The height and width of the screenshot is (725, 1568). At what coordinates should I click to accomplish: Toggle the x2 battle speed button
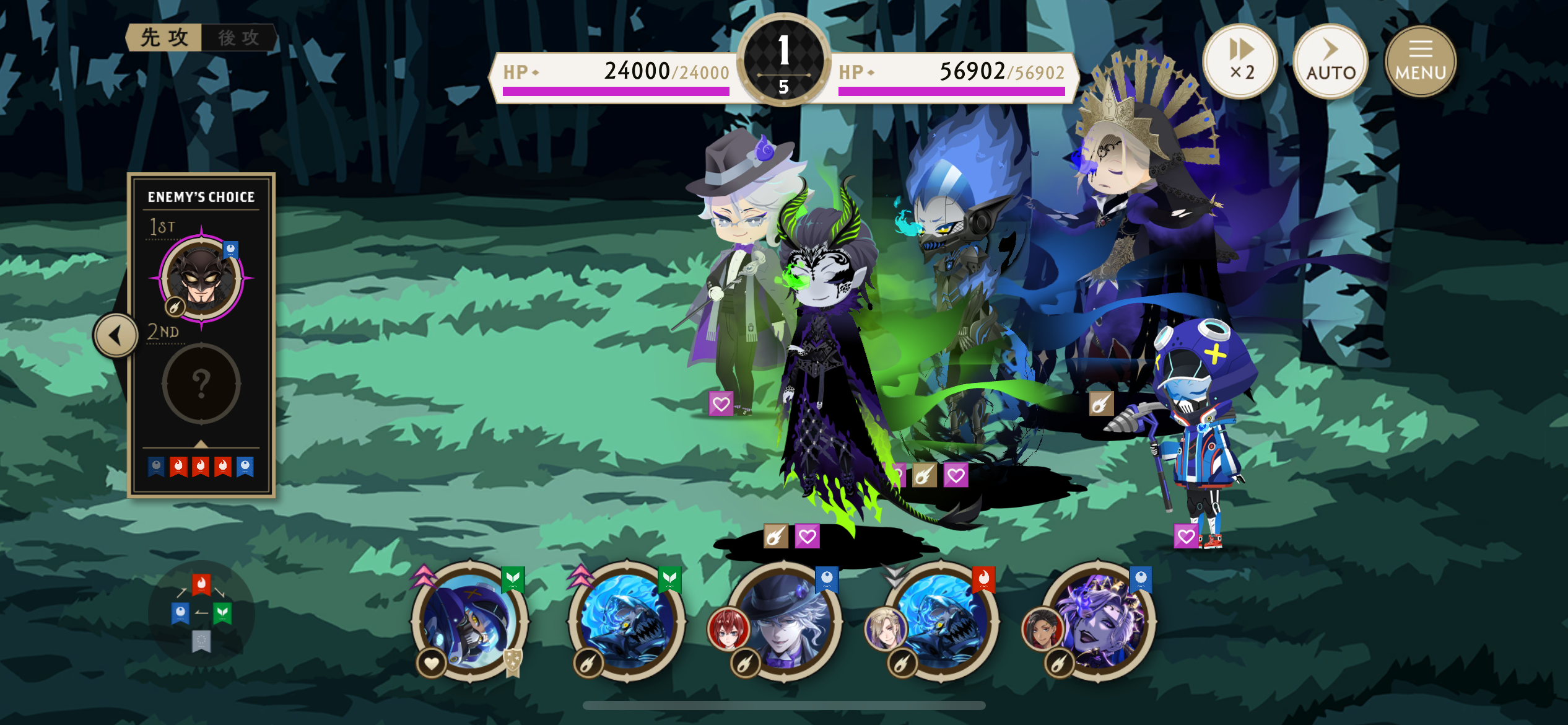[x=1240, y=61]
